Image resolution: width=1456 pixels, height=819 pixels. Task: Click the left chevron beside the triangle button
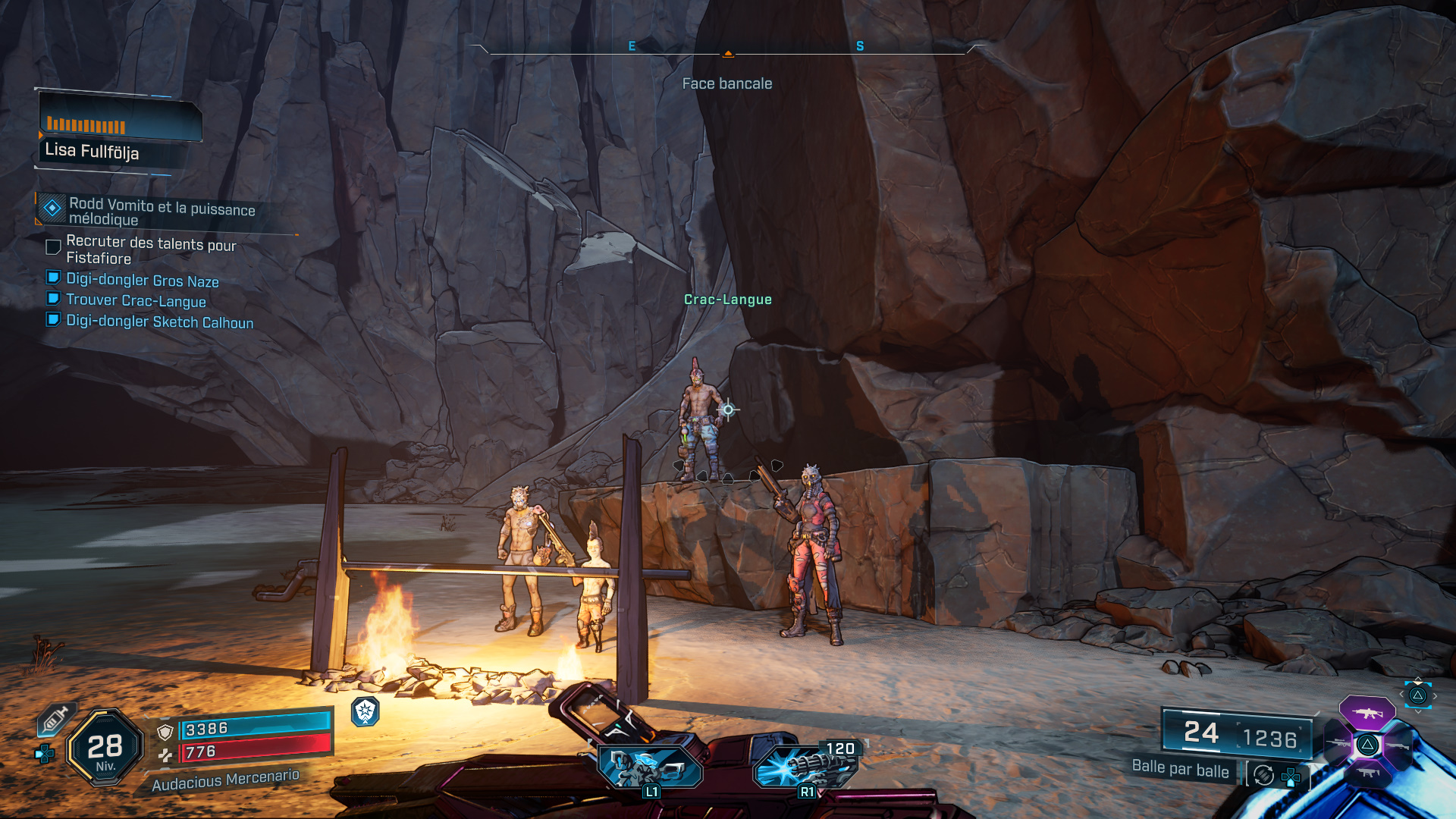[x=1401, y=694]
